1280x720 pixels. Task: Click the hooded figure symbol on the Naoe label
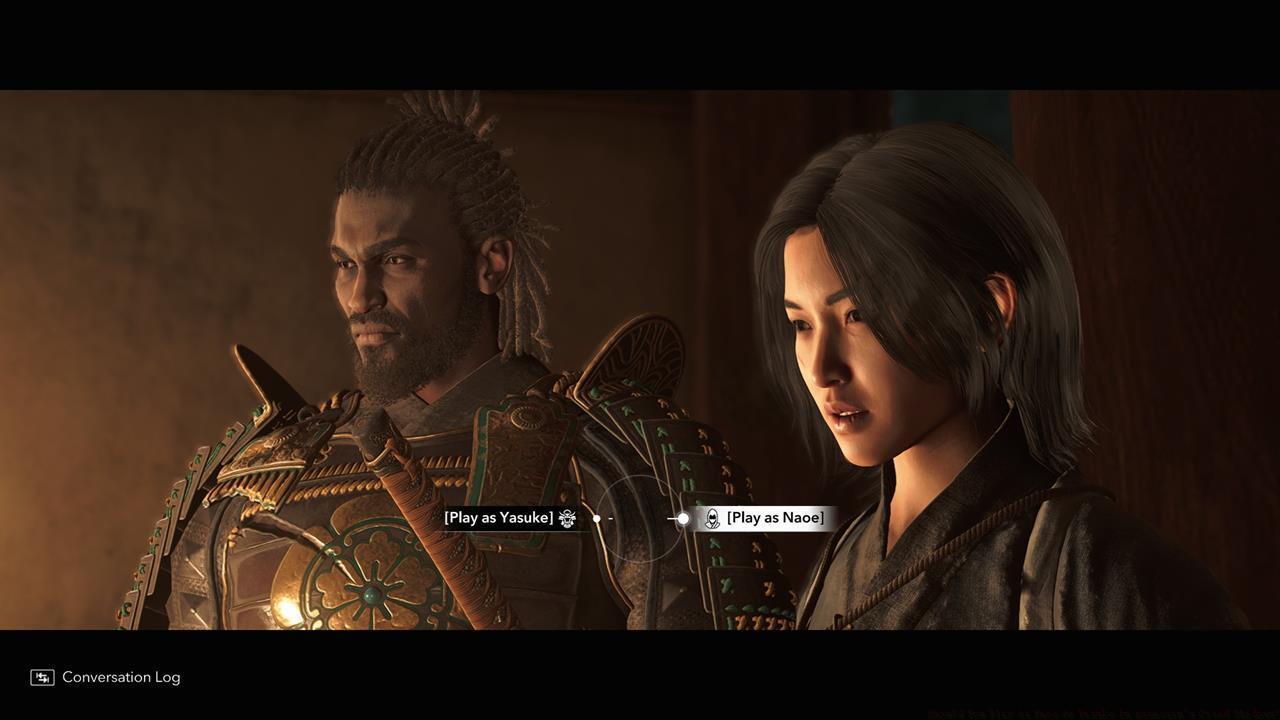[712, 517]
